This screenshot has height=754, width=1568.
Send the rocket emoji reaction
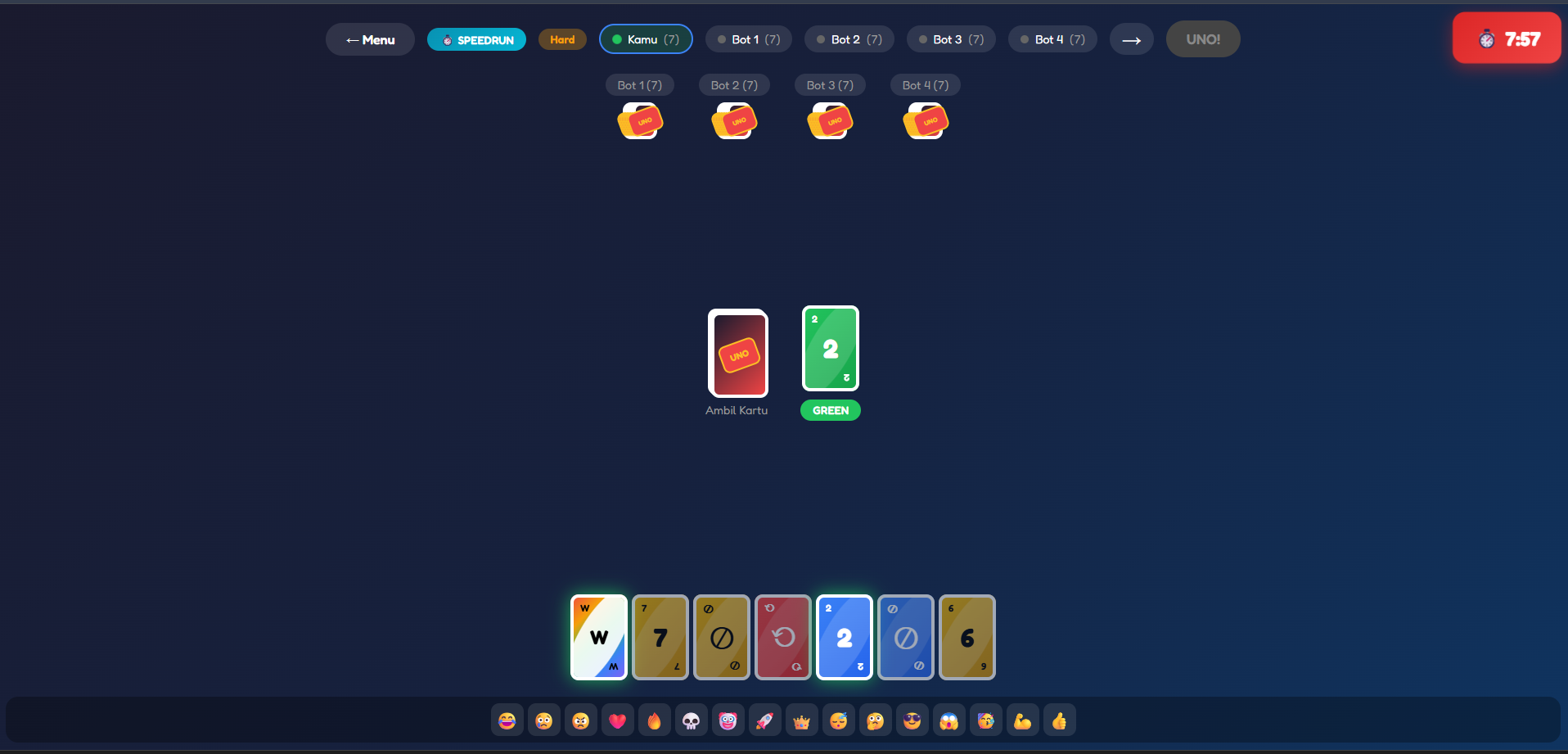[764, 720]
